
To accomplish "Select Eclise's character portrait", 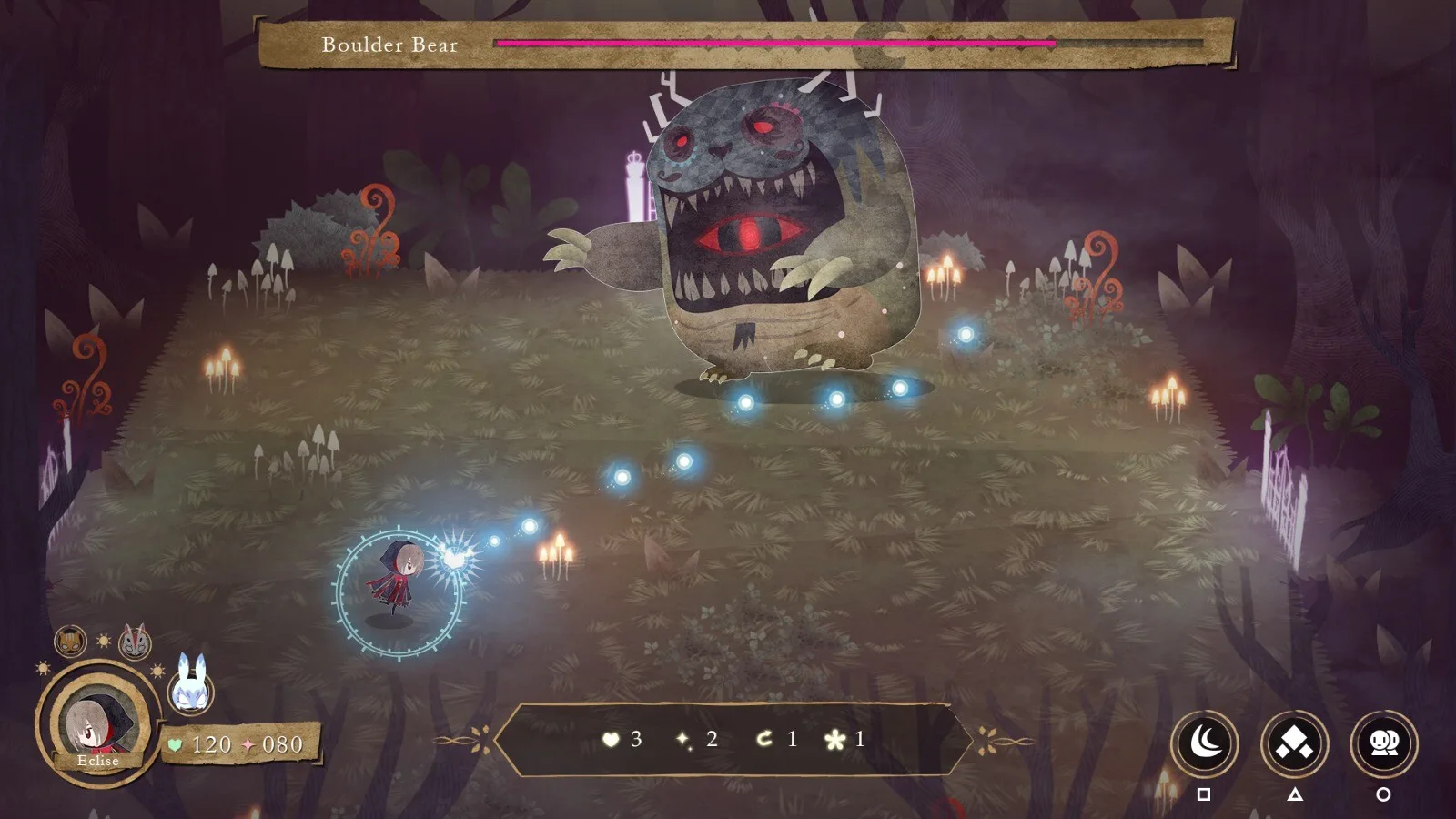I will [96, 718].
